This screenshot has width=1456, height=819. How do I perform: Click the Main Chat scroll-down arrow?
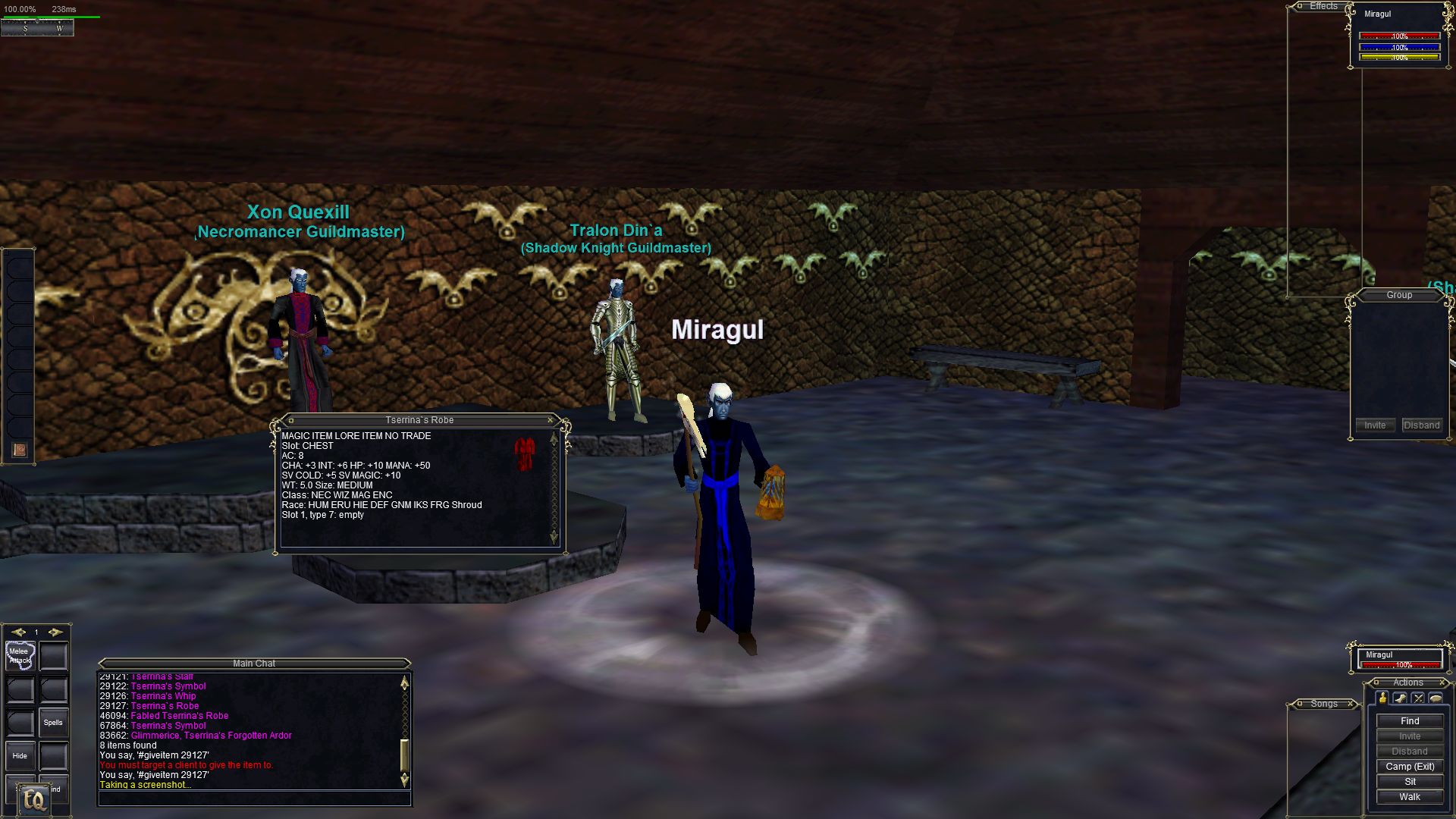[x=404, y=779]
